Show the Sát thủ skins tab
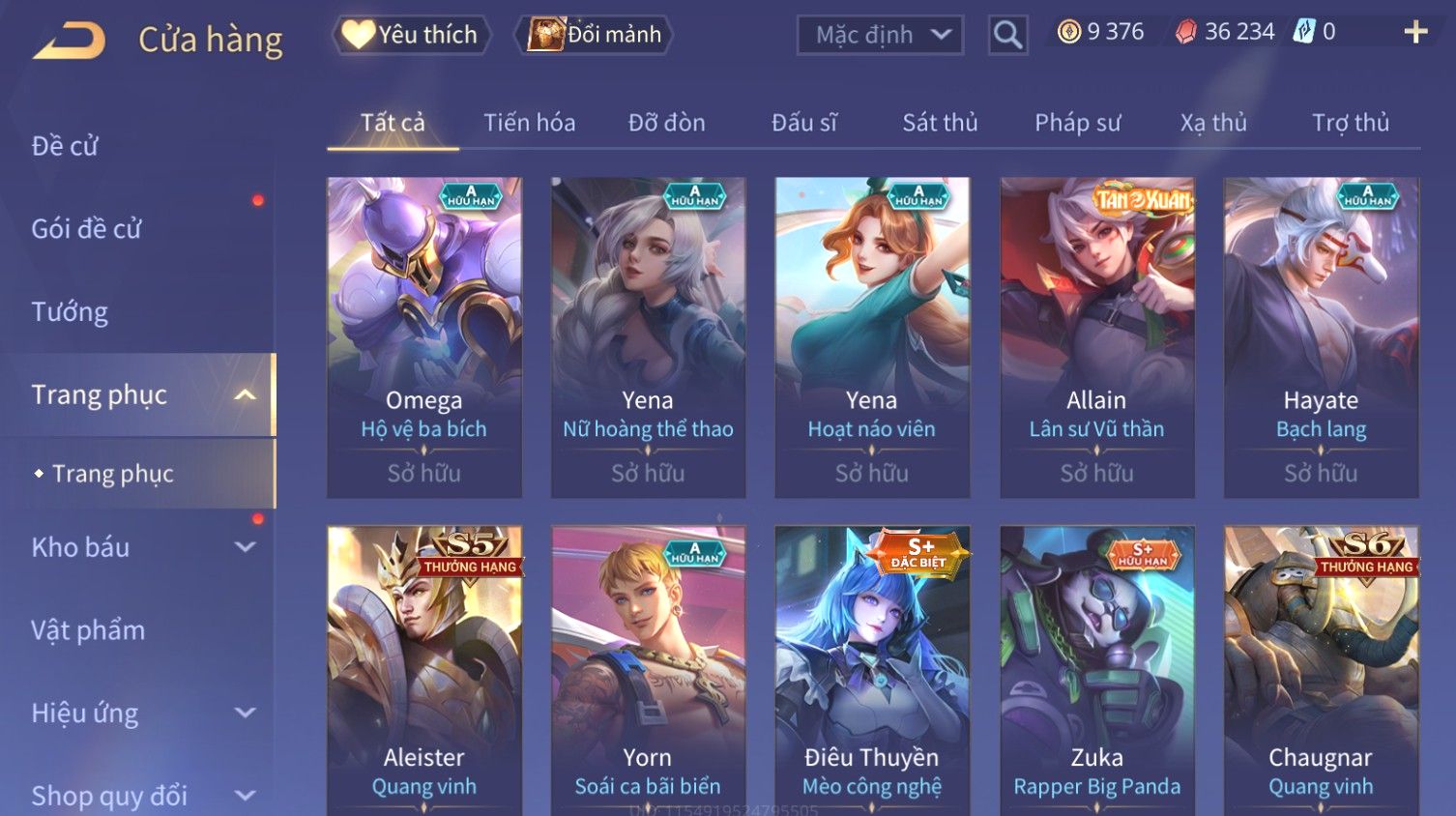This screenshot has height=816, width=1456. click(x=940, y=123)
